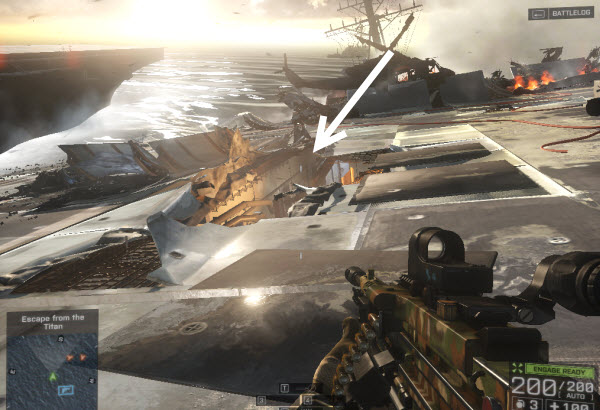Open the minimap in the corner
This screenshot has width=600, height=410.
51,367
